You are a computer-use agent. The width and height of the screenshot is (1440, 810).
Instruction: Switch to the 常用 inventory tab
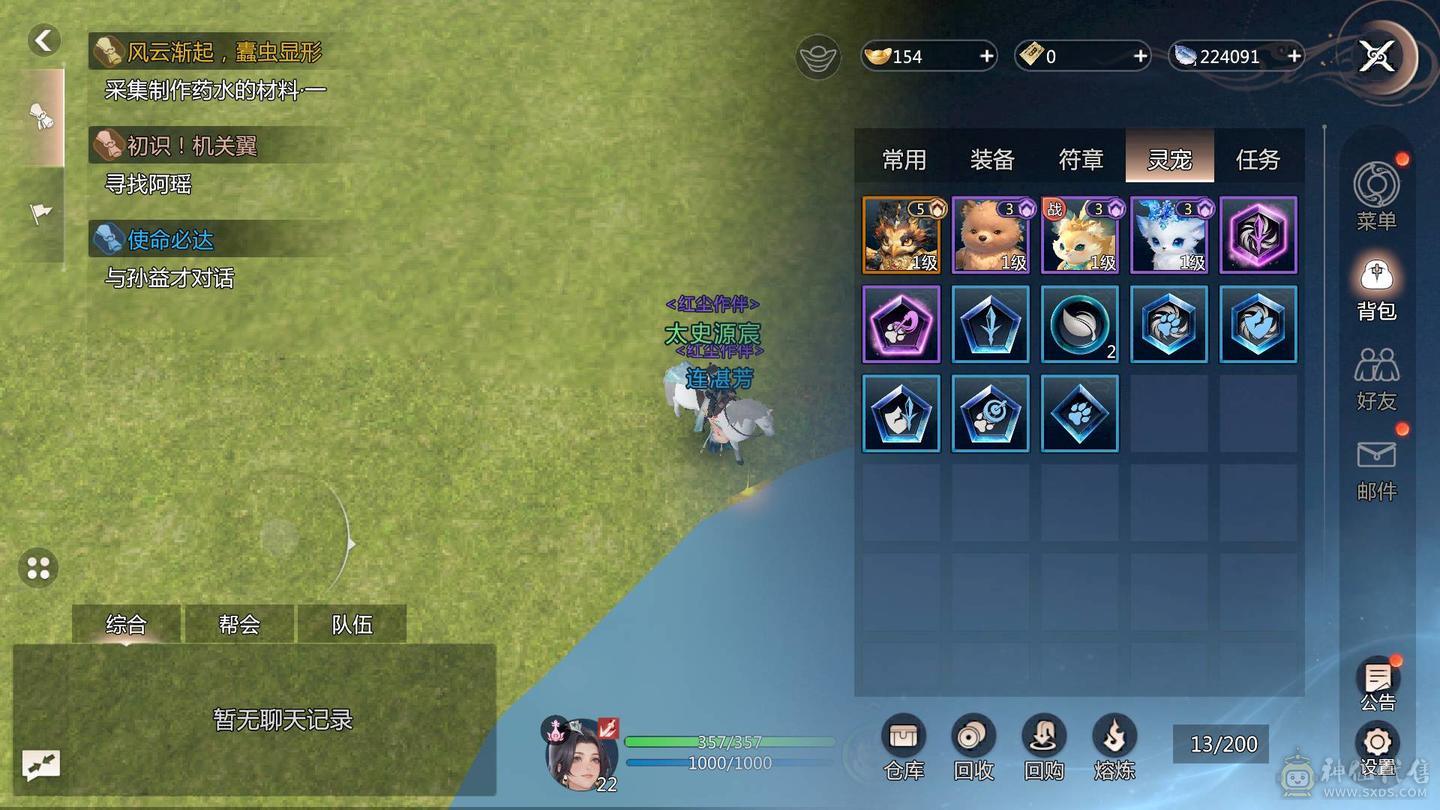pyautogui.click(x=904, y=159)
